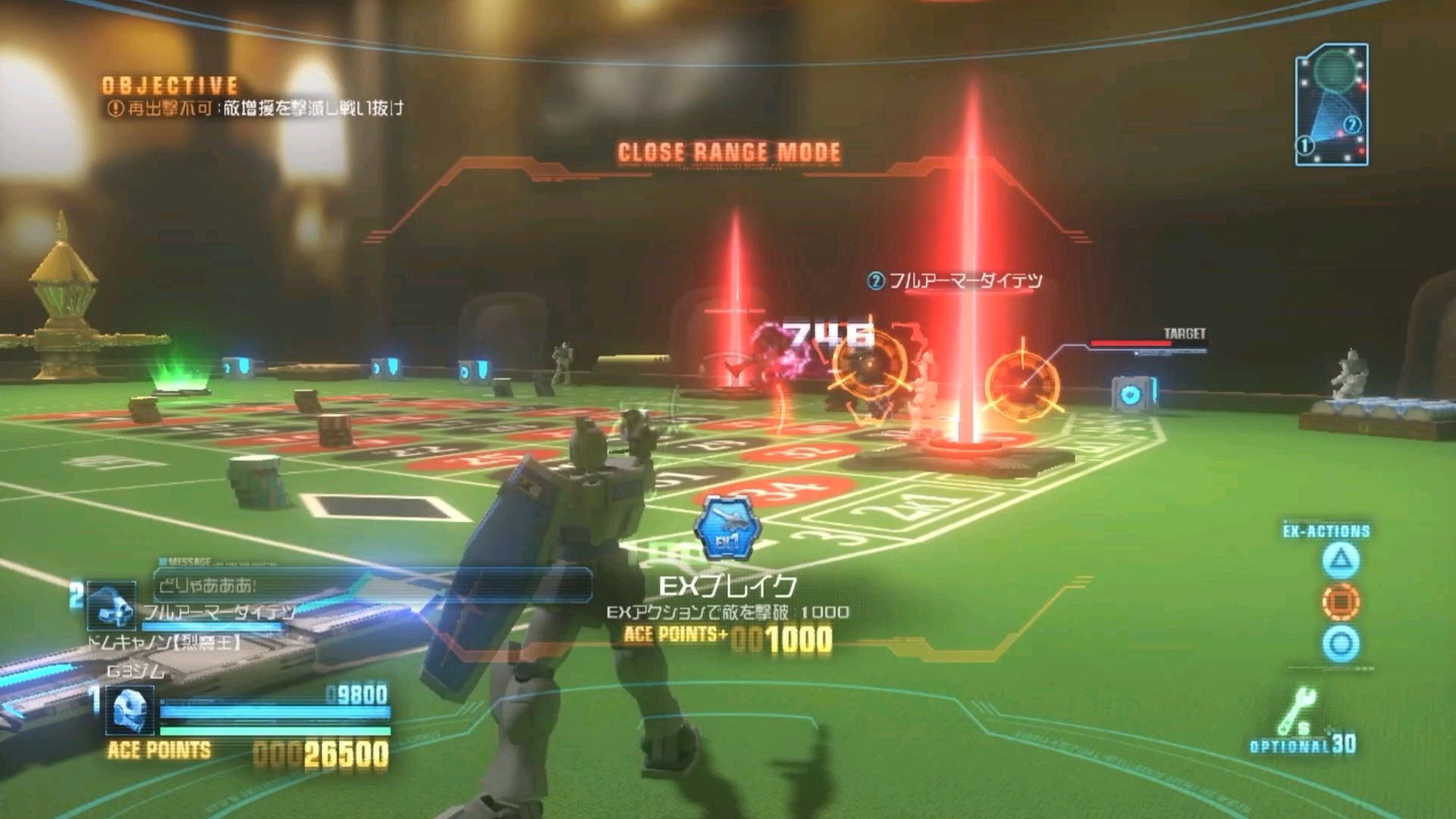Open the MESSAGE chat box

373,585
